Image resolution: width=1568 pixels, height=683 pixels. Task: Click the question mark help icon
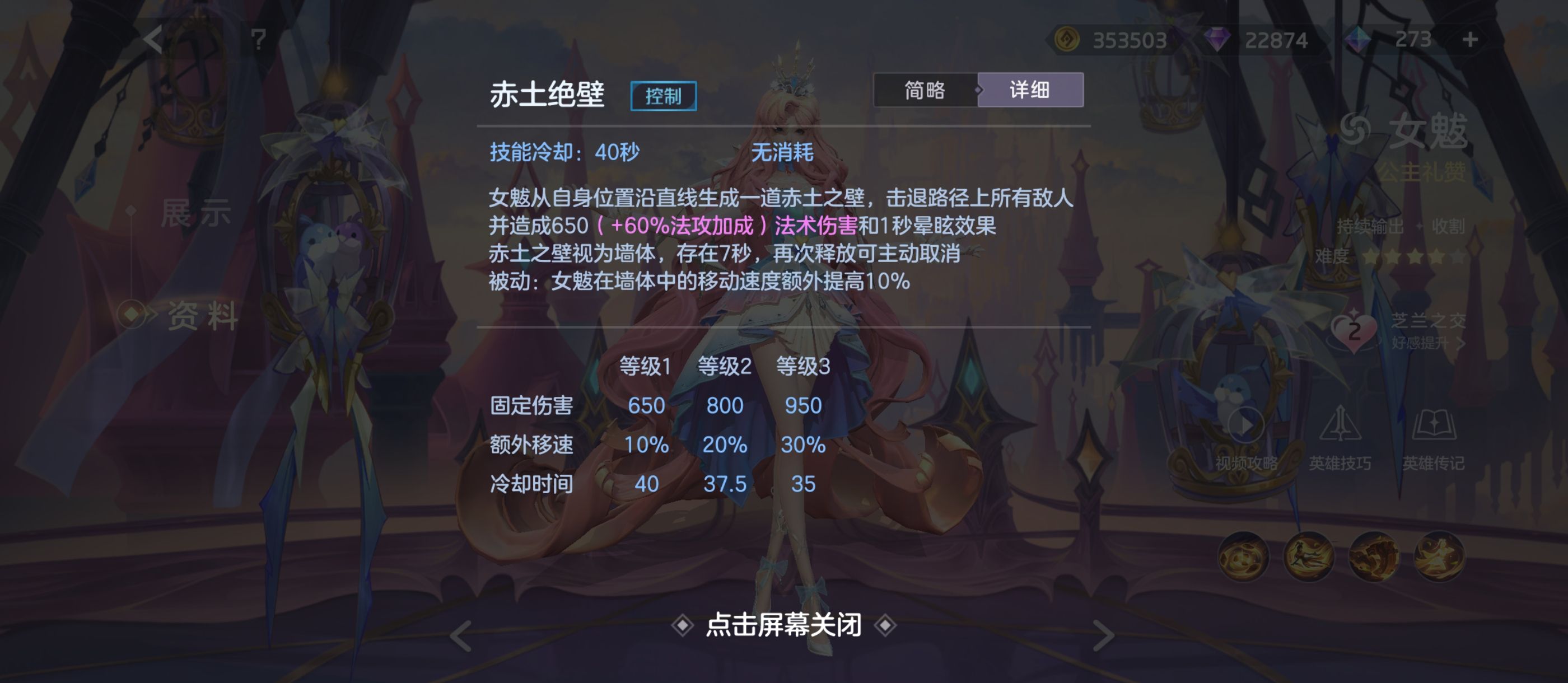pyautogui.click(x=259, y=39)
